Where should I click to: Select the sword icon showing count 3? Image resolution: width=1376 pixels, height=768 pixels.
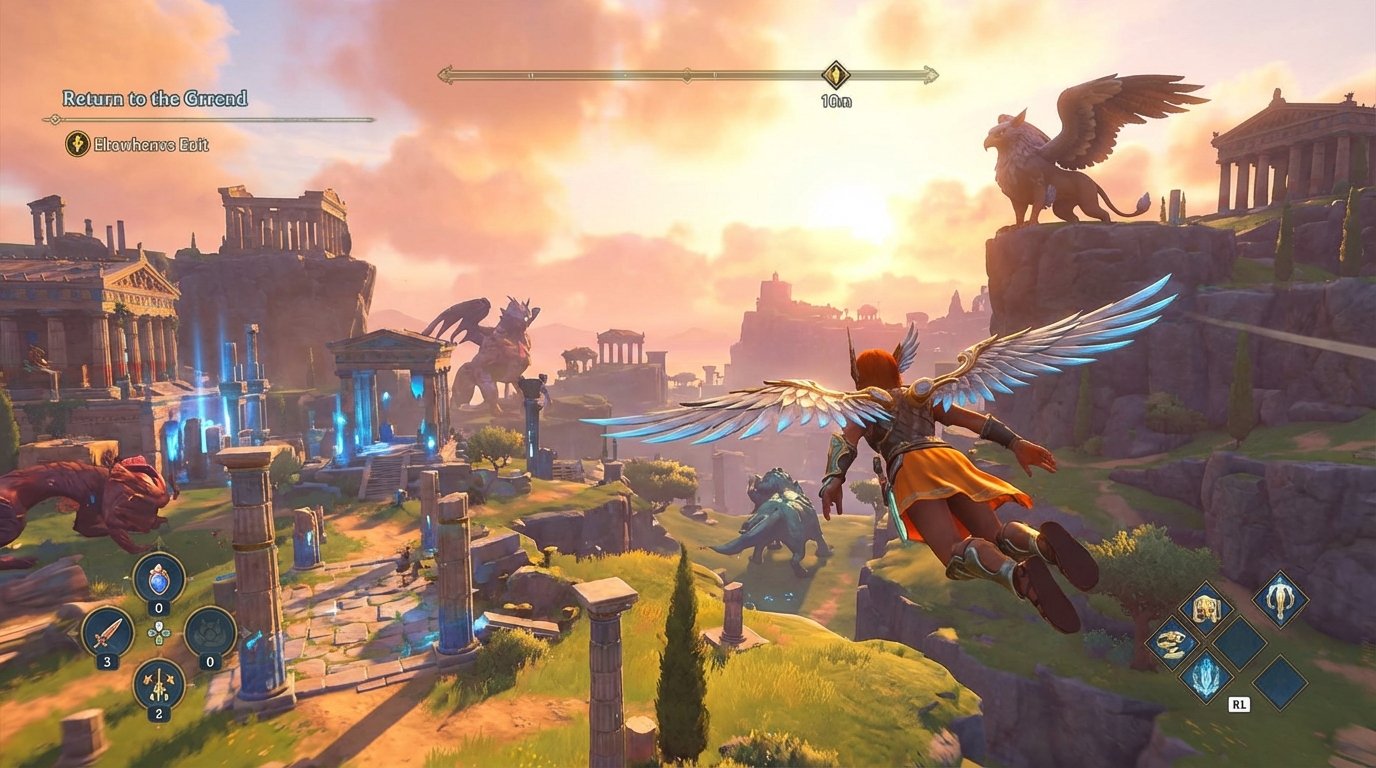(x=107, y=632)
